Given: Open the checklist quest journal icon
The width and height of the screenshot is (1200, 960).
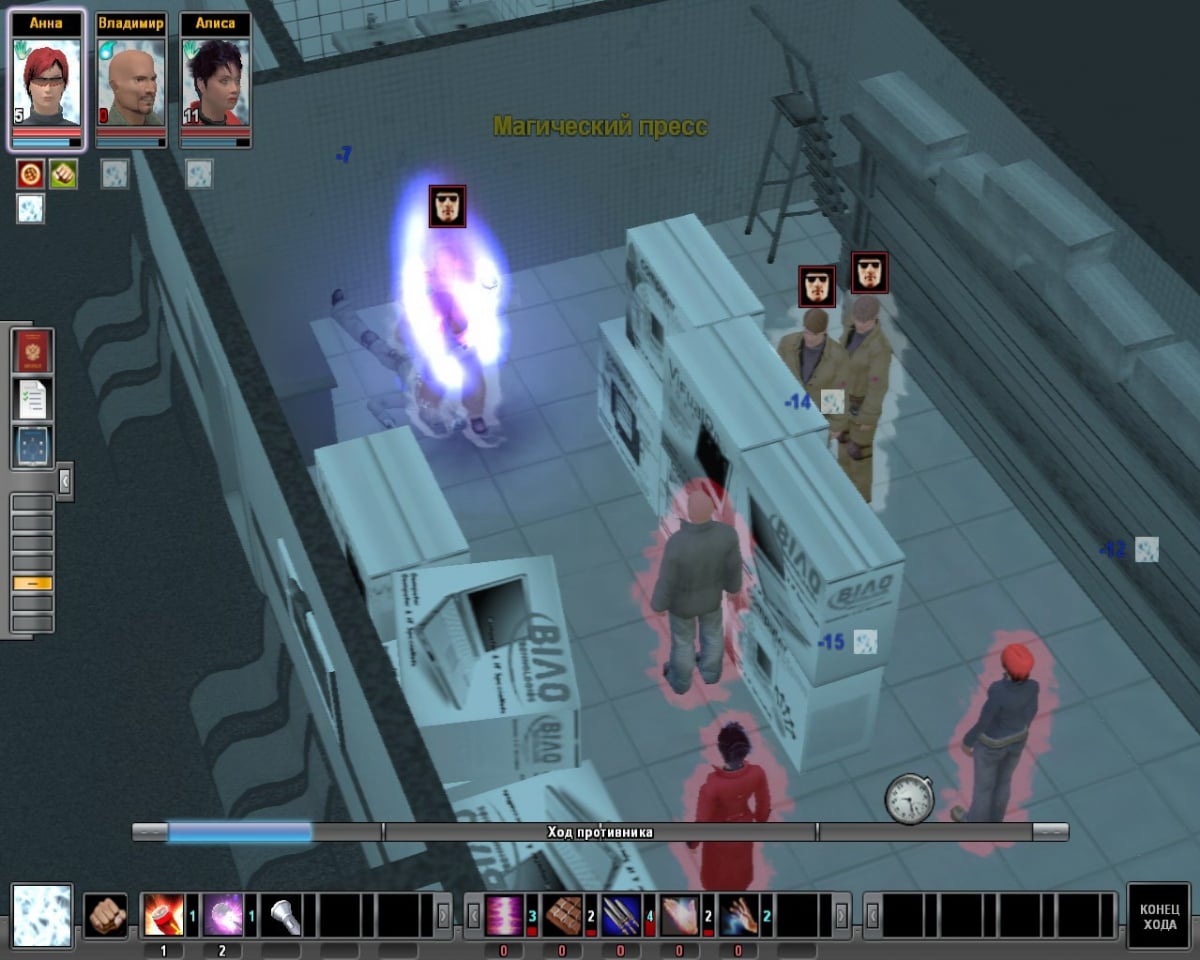Looking at the screenshot, I should tap(33, 399).
